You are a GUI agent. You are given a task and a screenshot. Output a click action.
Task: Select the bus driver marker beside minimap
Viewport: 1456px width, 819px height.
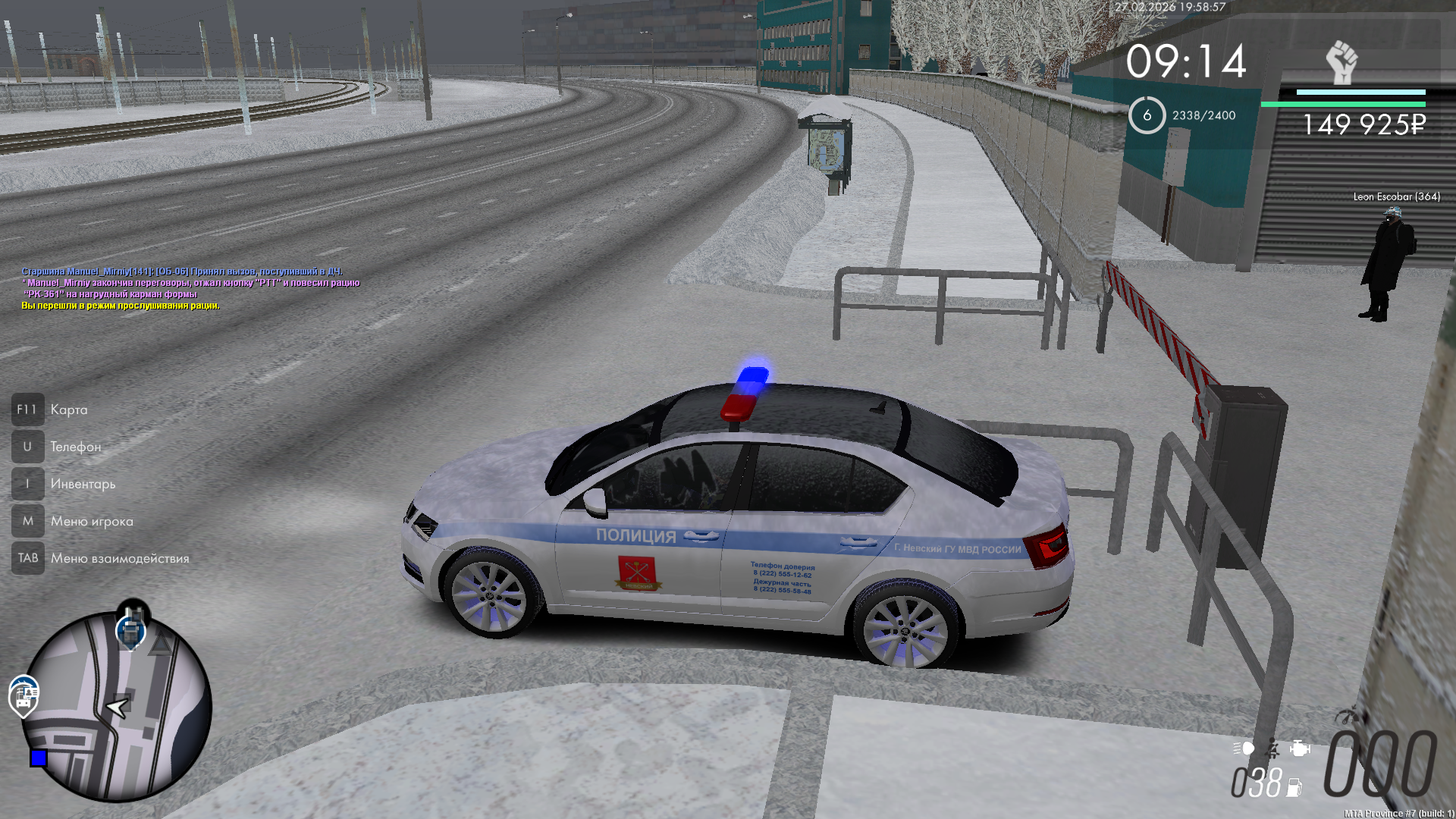[x=24, y=695]
